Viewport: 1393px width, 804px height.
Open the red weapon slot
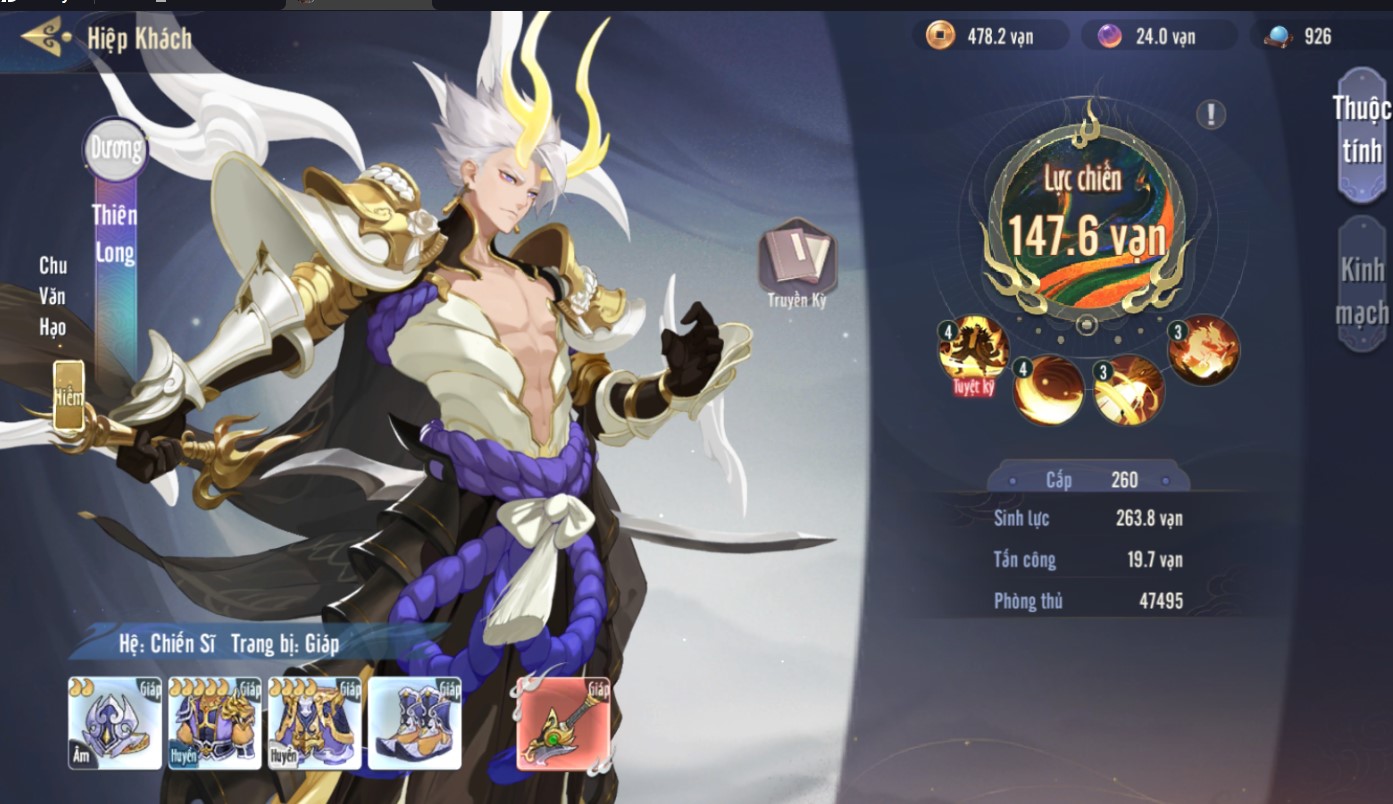tap(563, 724)
